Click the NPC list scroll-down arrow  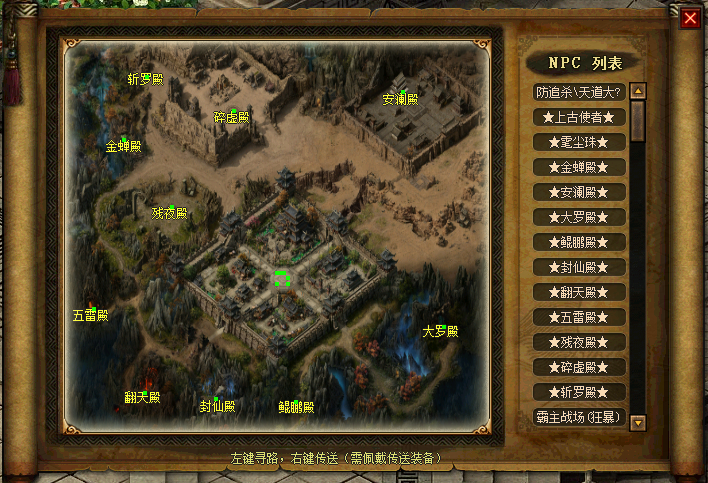coord(638,422)
